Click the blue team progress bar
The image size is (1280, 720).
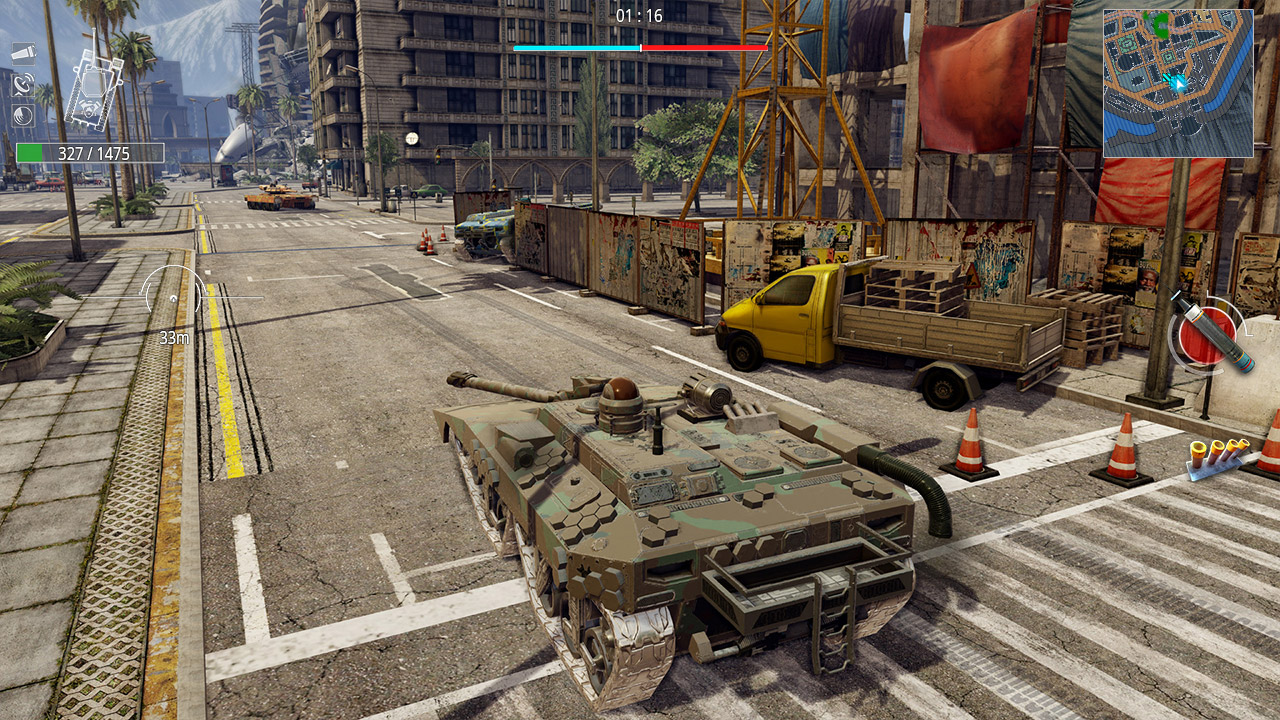pos(575,46)
